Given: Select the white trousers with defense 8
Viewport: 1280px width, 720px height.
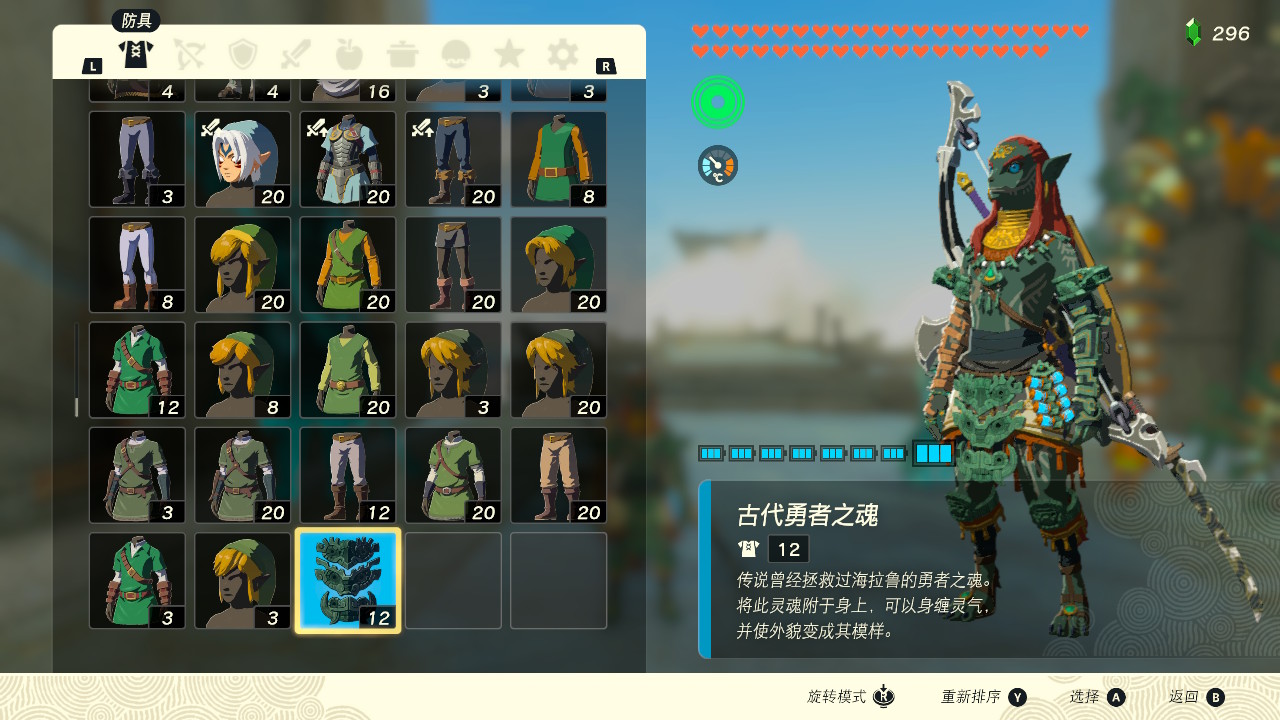Looking at the screenshot, I should click(x=137, y=265).
